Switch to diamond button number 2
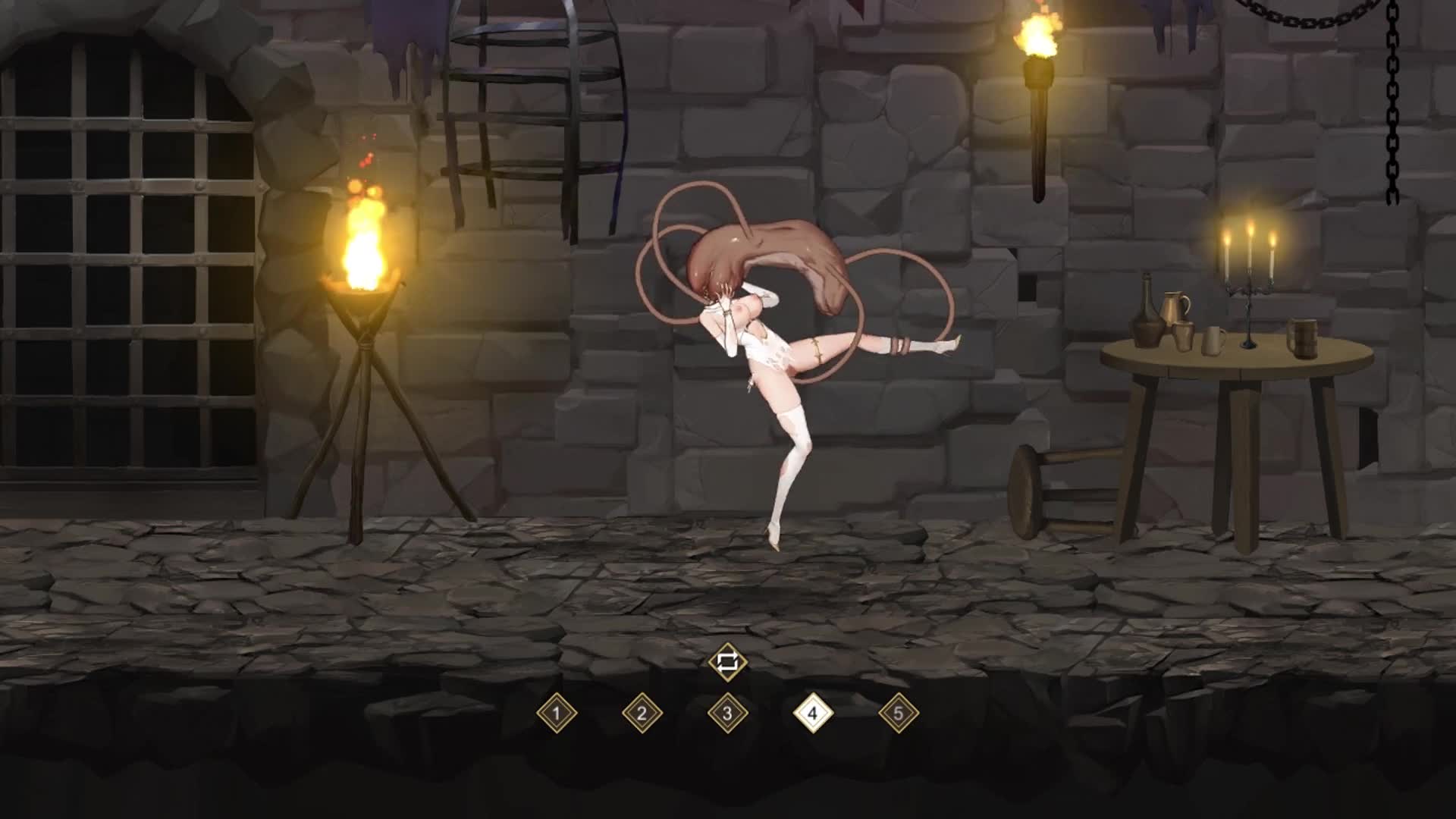 pyautogui.click(x=642, y=713)
